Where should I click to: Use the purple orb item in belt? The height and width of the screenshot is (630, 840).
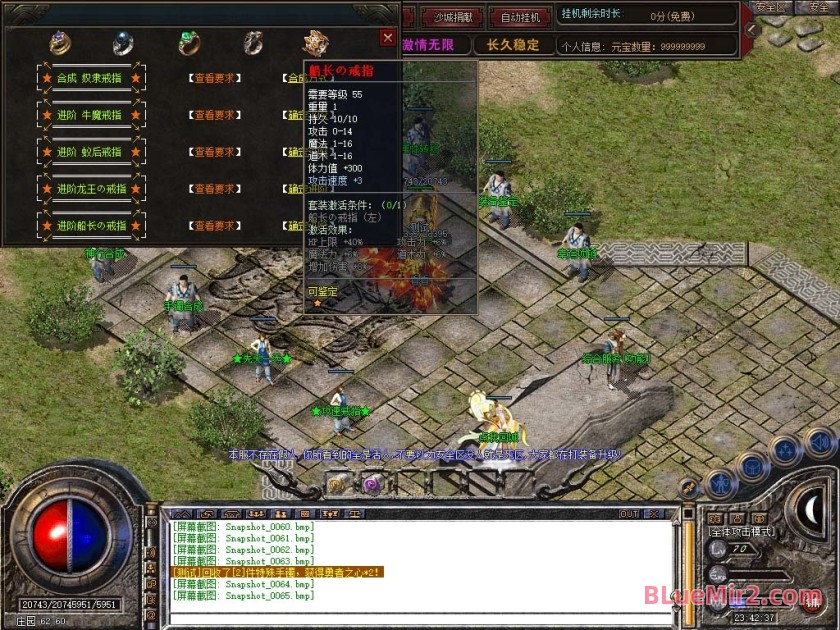(371, 484)
